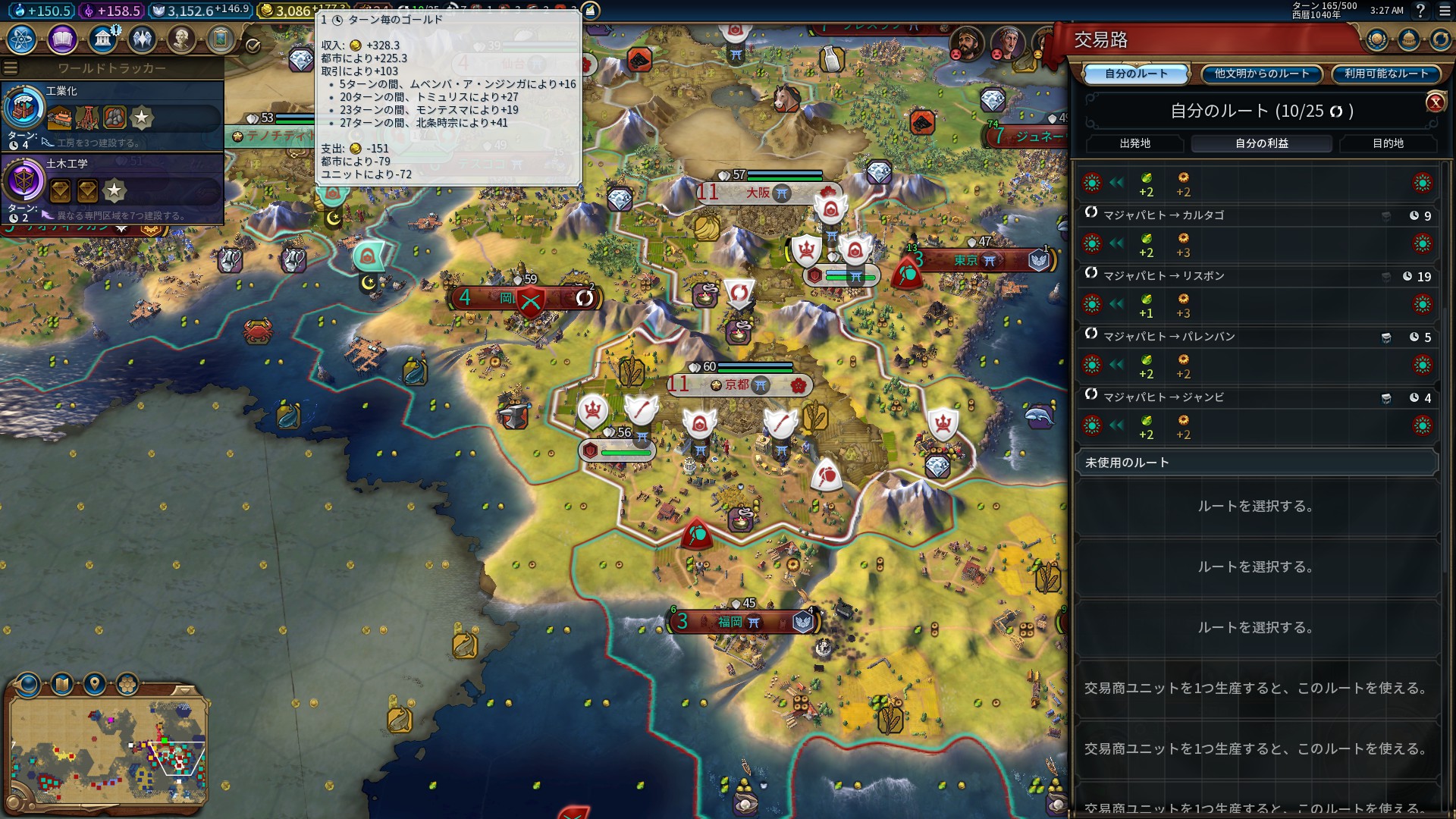Open the civics tree book icon
This screenshot has width=1456, height=819.
(62, 39)
